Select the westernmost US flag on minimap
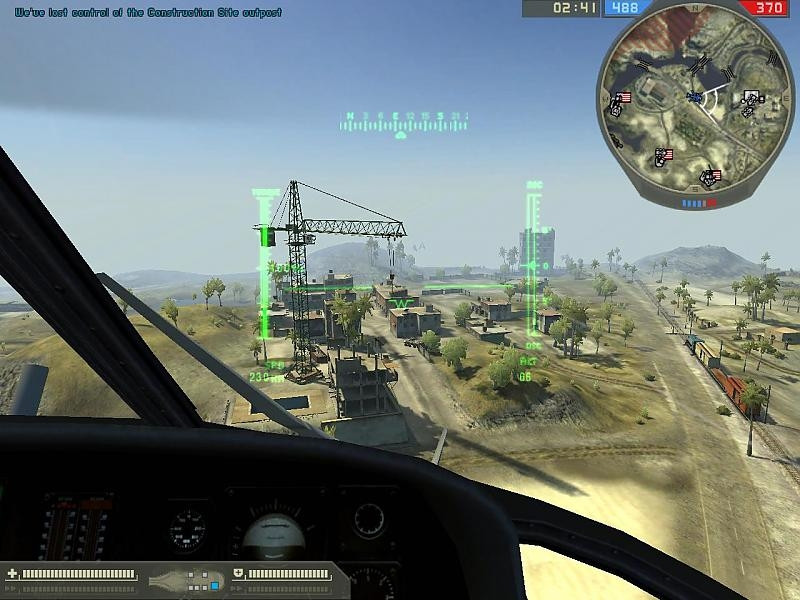800x600 pixels. 623,98
